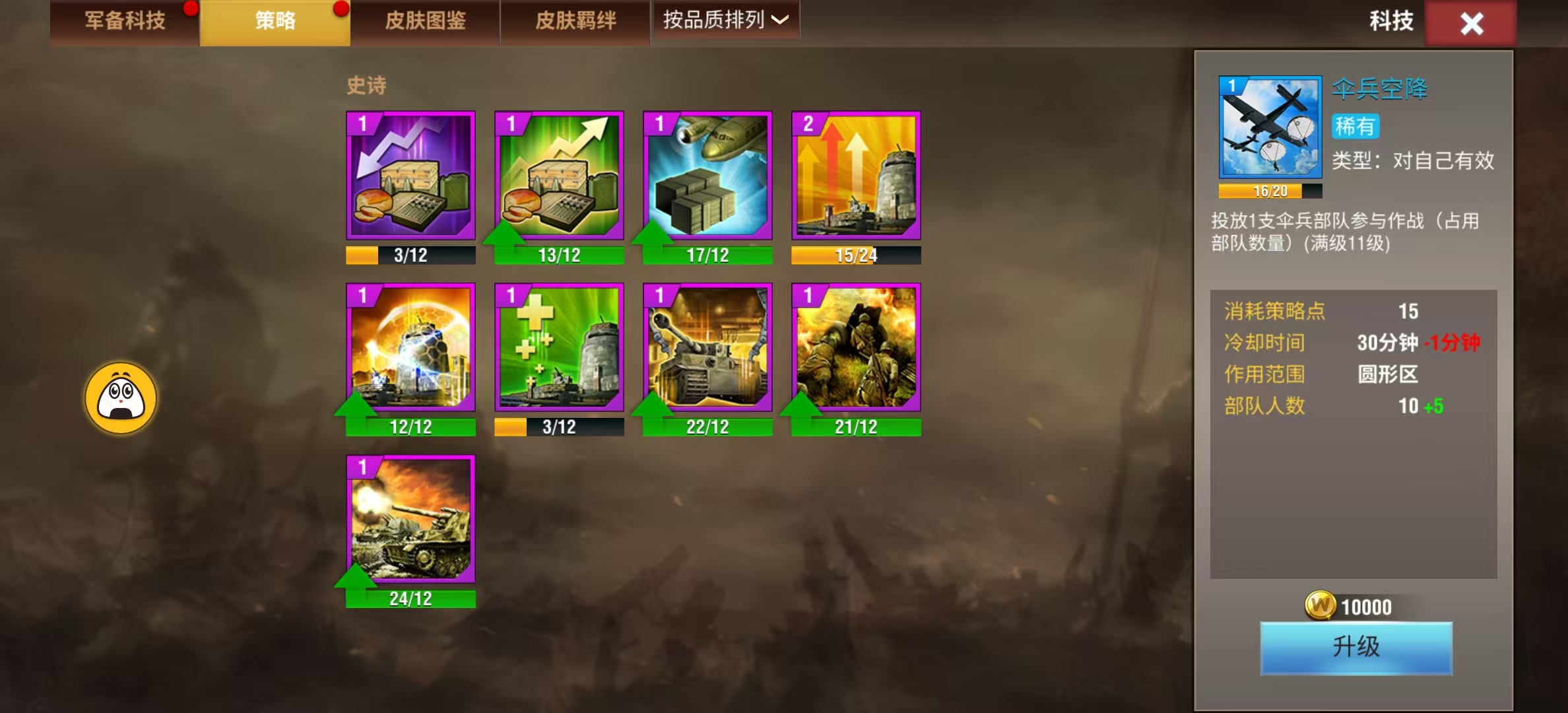Switch to the 军备科技 tab

[x=125, y=22]
